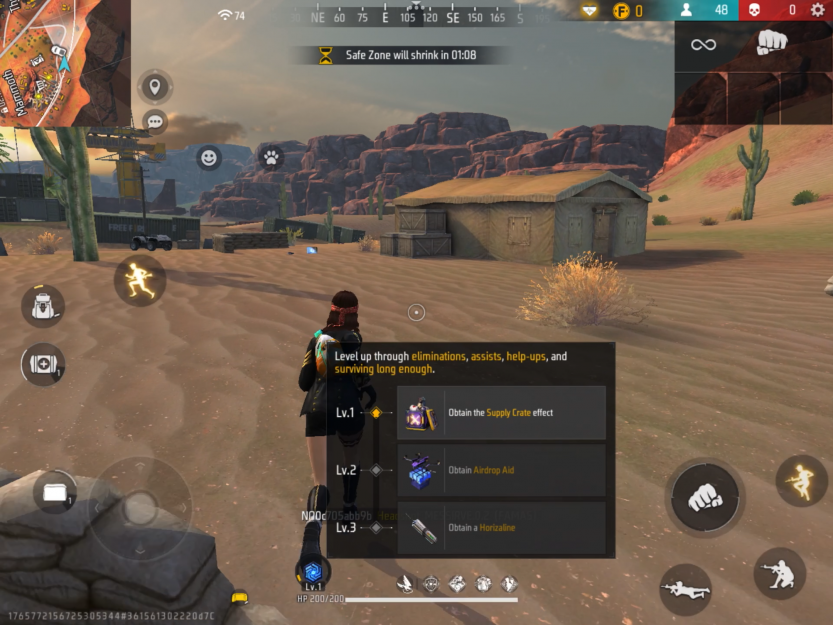833x625 pixels.
Task: Tap the blue Lv.1 level badge
Action: point(313,572)
